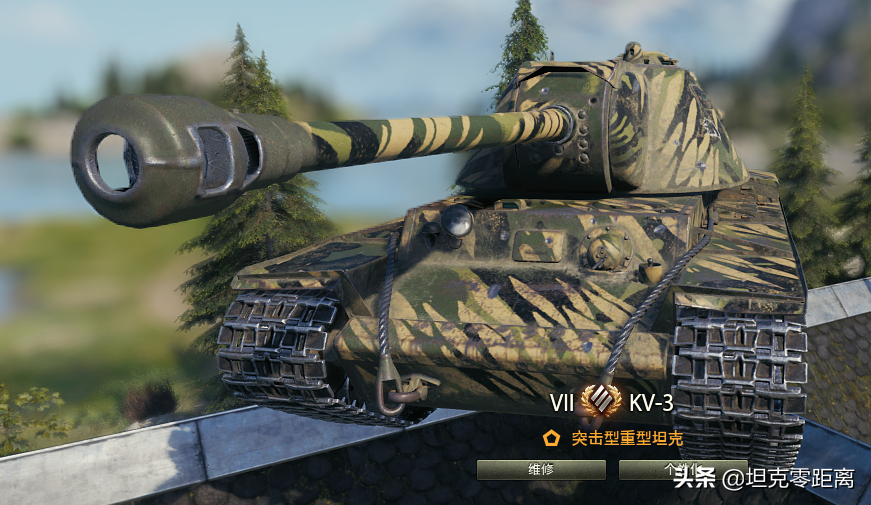
Task: Open the 个性化 customization button
Action: tap(648, 469)
